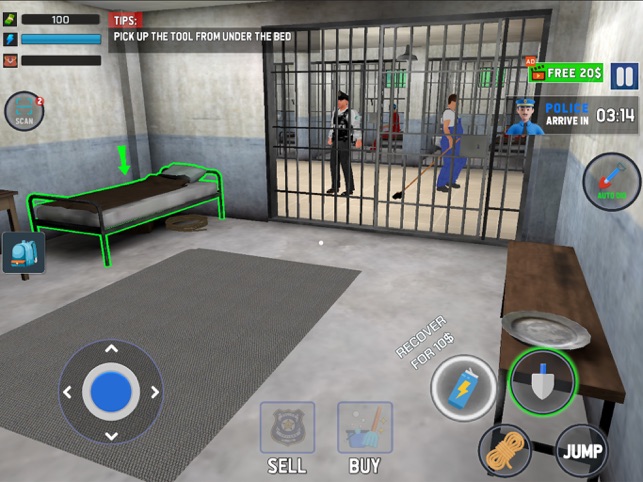Pause the game
This screenshot has width=643, height=482.
(623, 76)
